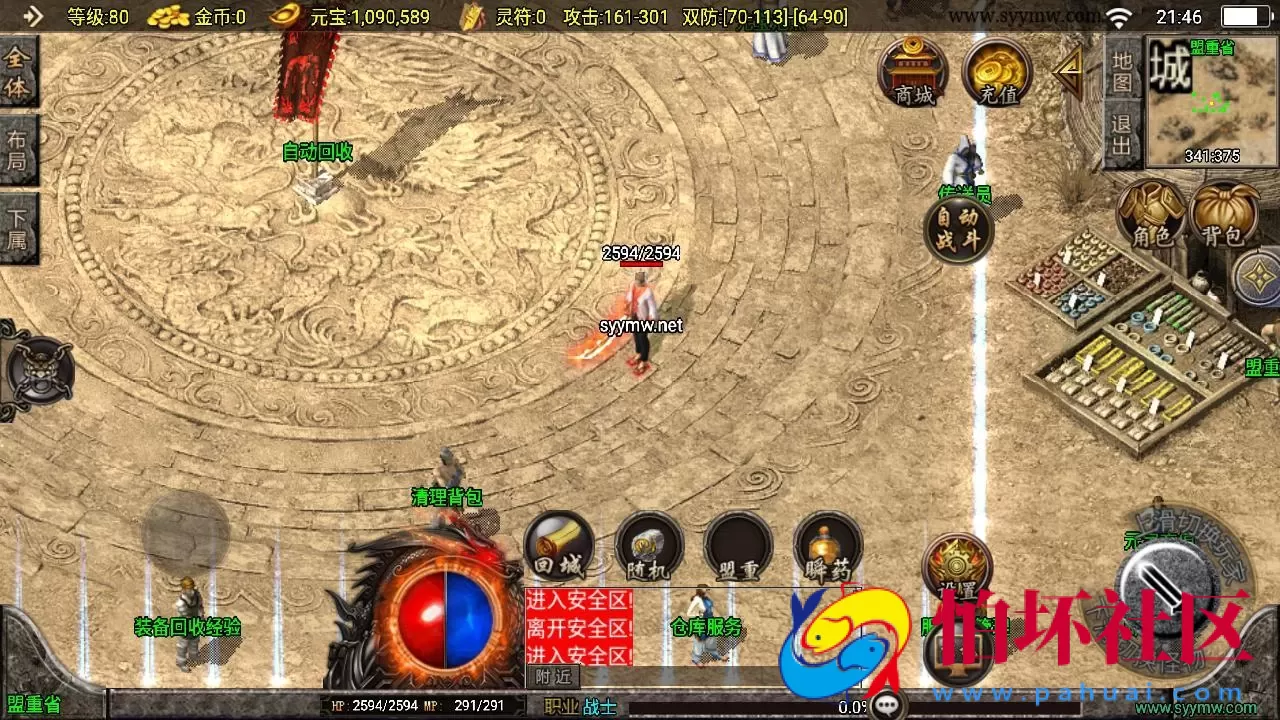Screen dimensions: 1280x720
Task: Click the 退出 exit button
Action: [1123, 136]
